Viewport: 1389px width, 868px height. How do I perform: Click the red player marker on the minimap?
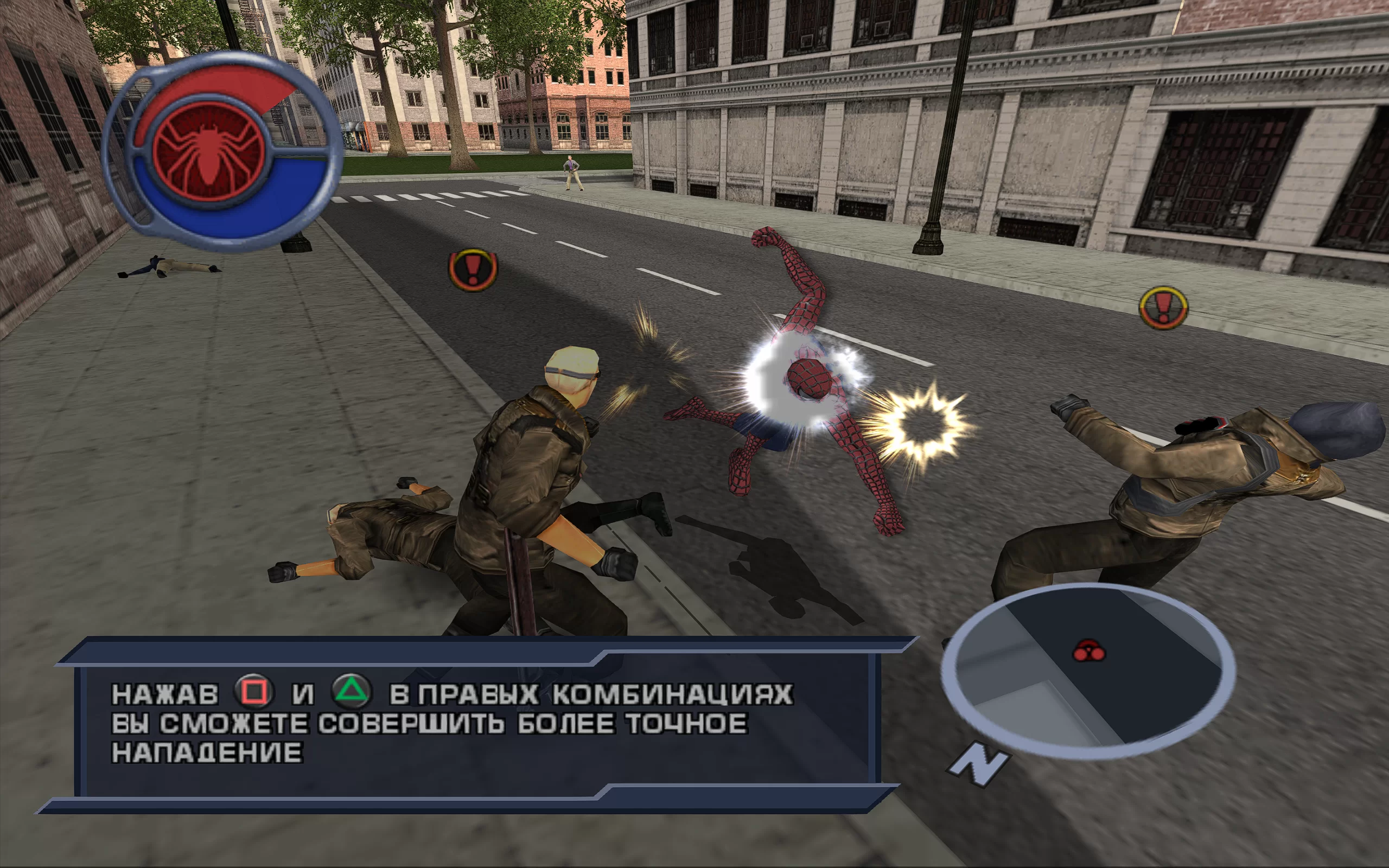[1089, 652]
